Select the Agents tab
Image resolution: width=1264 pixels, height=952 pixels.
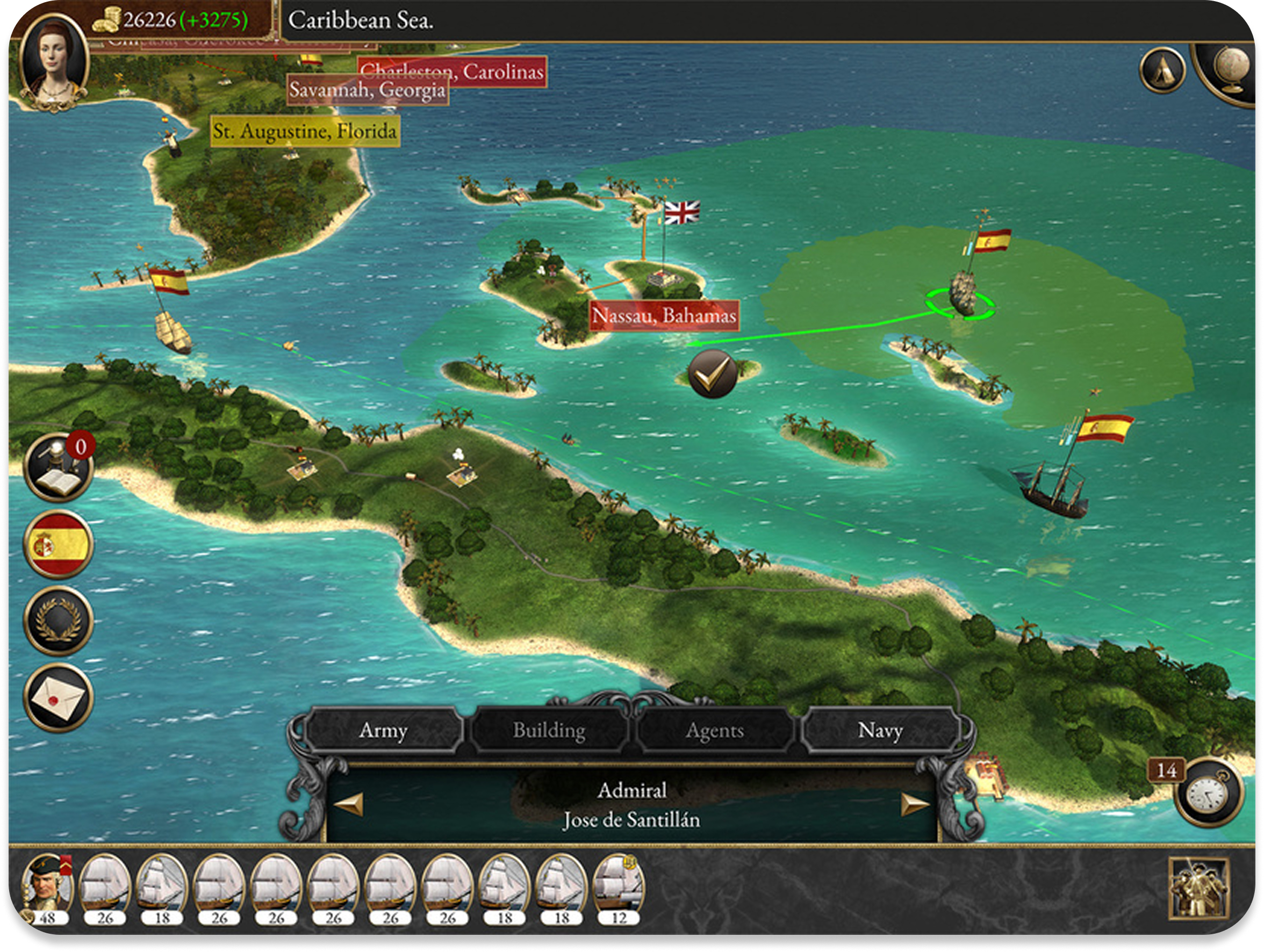pos(714,730)
